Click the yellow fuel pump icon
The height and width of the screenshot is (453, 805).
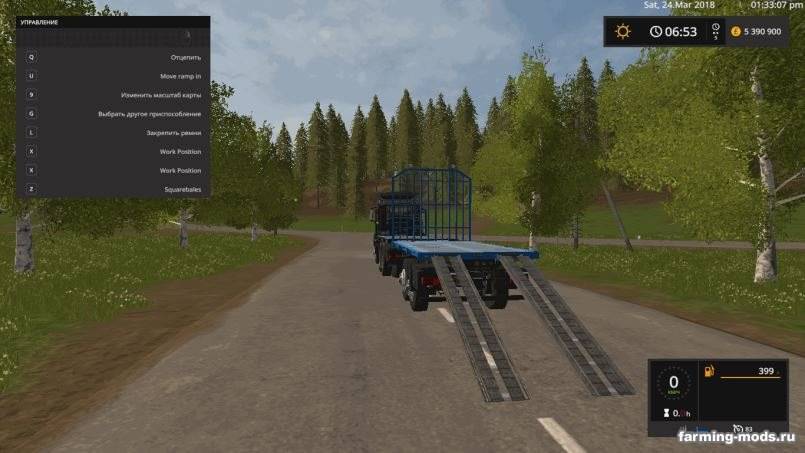[x=710, y=372]
